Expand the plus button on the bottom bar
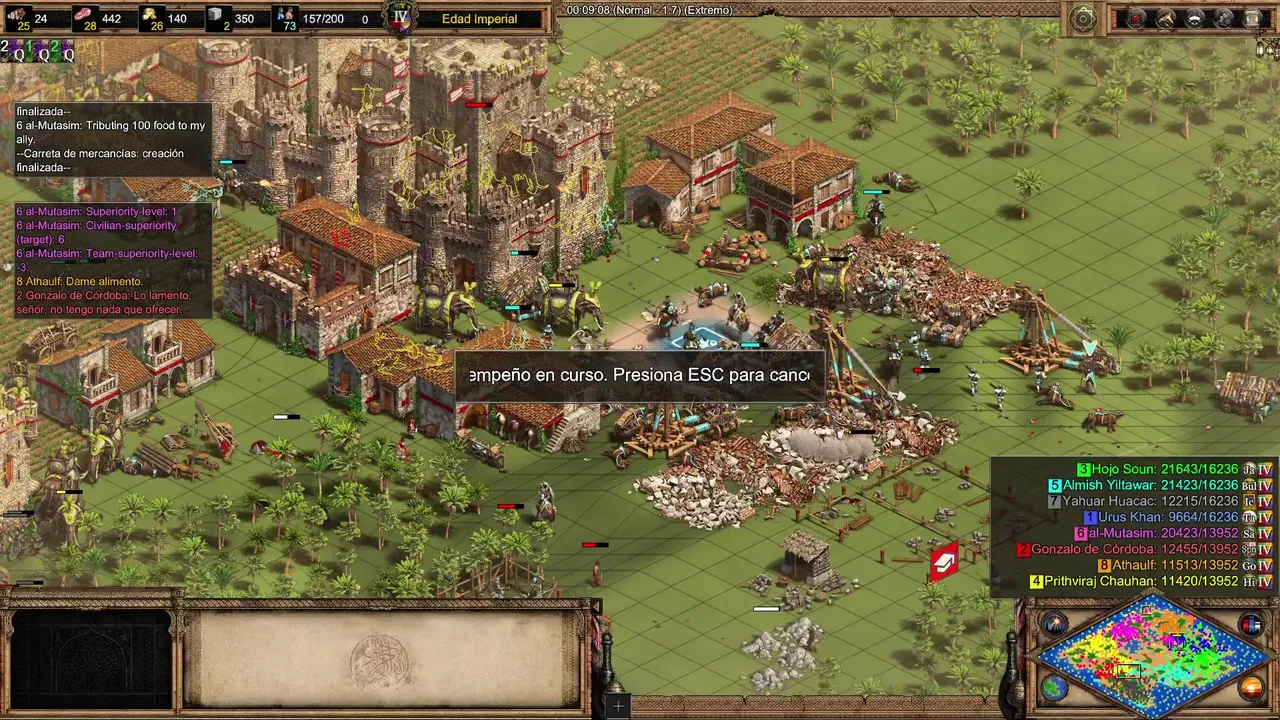The height and width of the screenshot is (720, 1280). point(618,707)
